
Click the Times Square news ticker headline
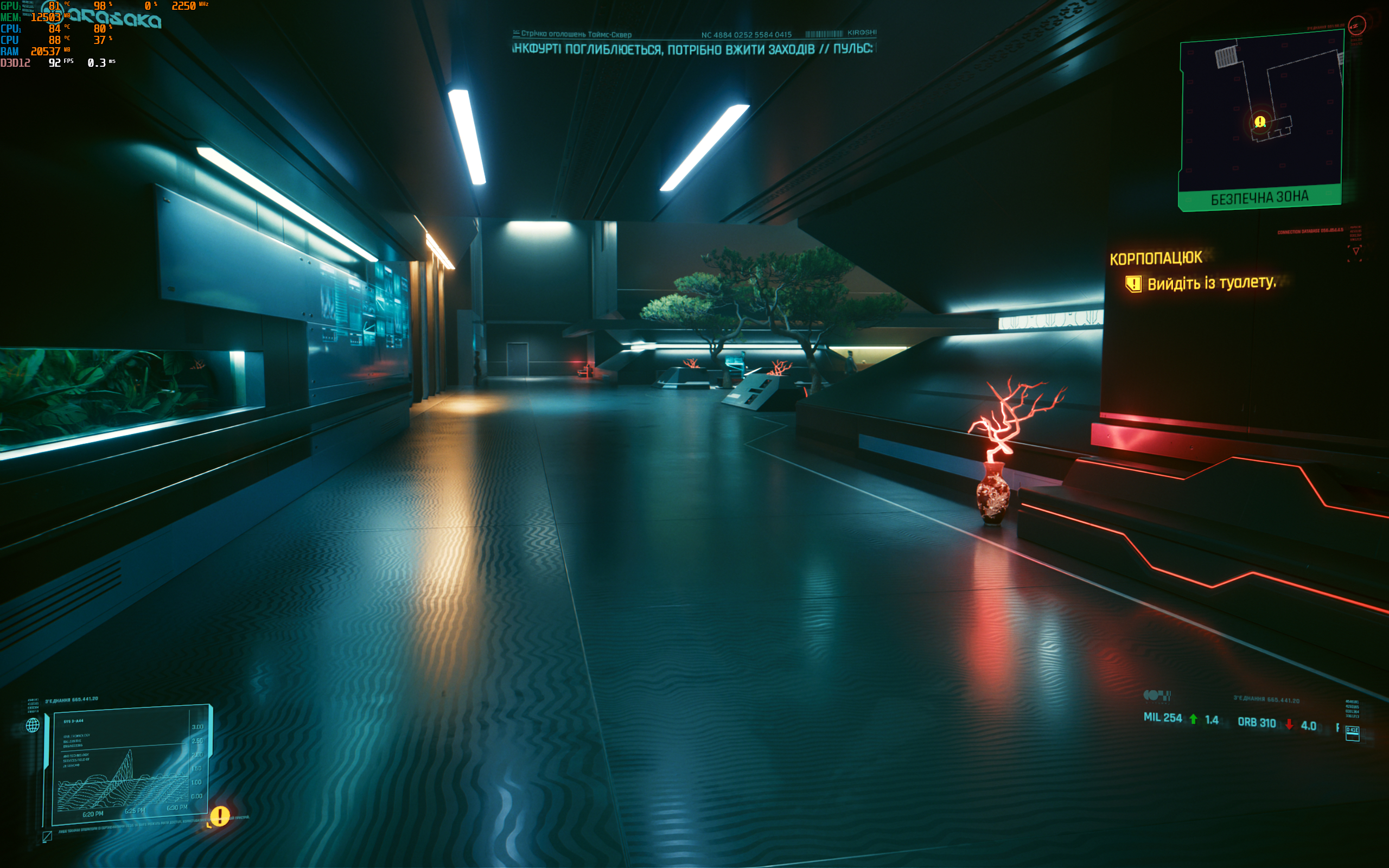tap(692, 49)
